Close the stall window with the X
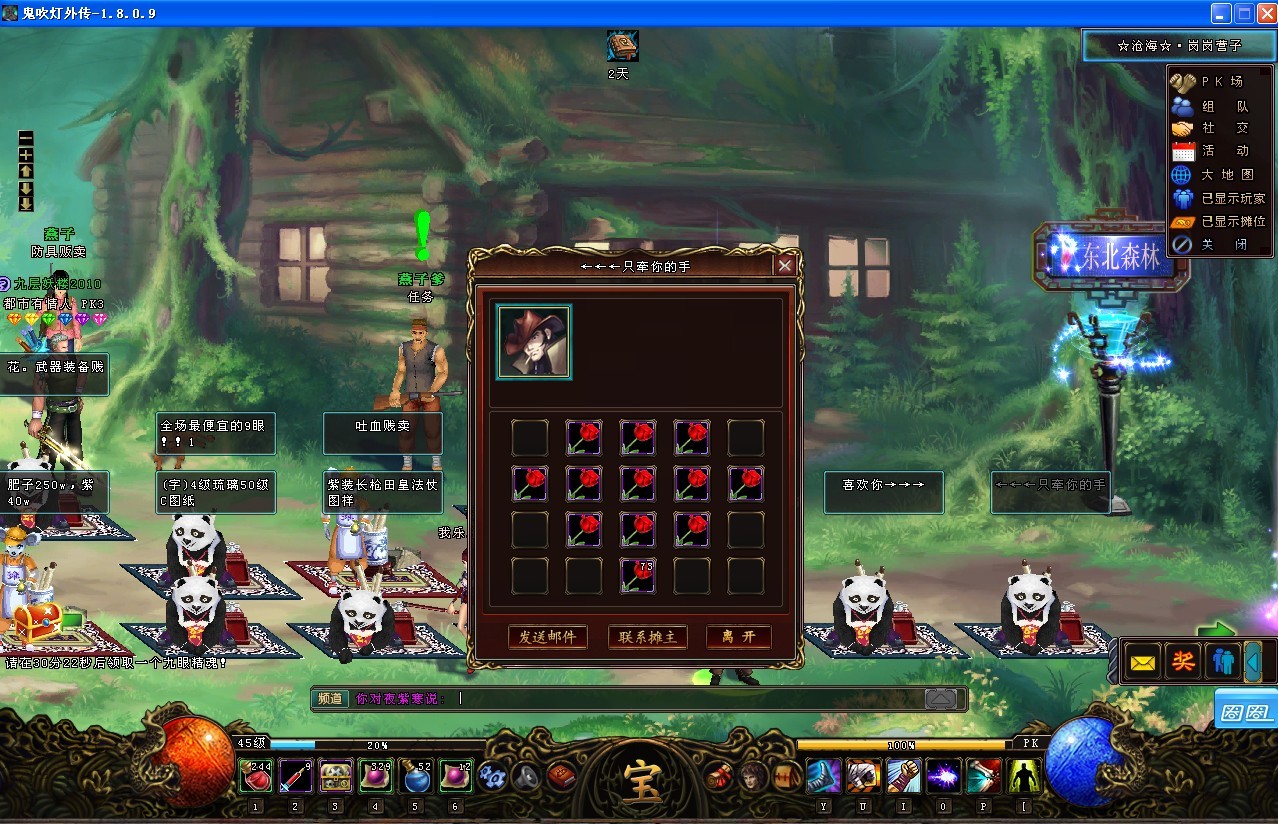1278x824 pixels. pos(785,265)
